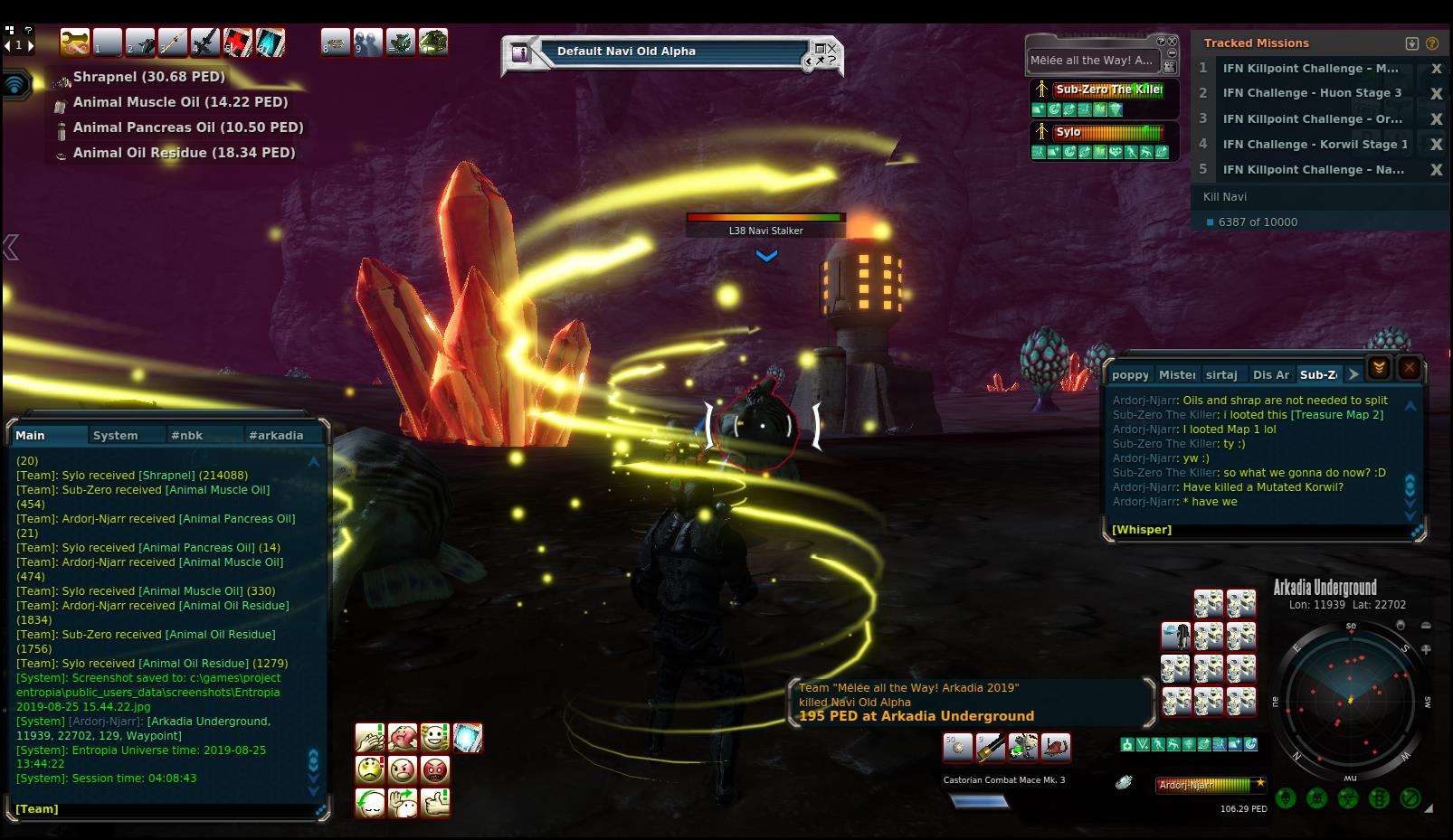Select Sylo in the team list

tap(1068, 132)
